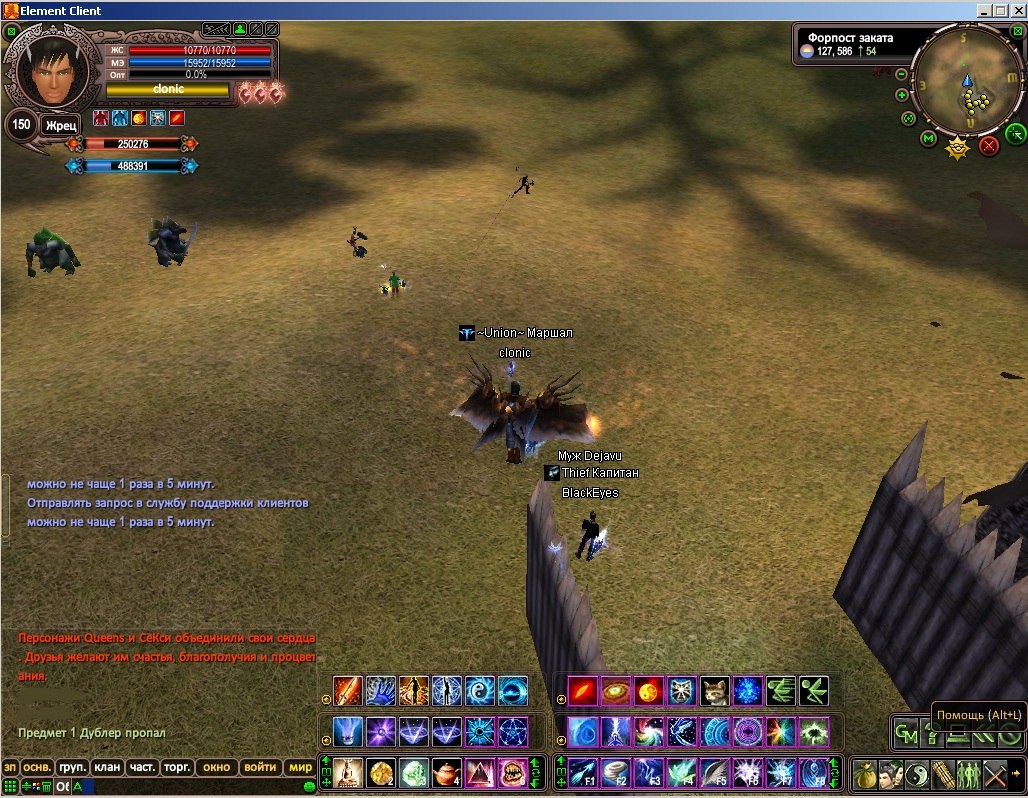Activate the cat pet skill icon
Viewport: 1028px width, 798px height.
(714, 691)
